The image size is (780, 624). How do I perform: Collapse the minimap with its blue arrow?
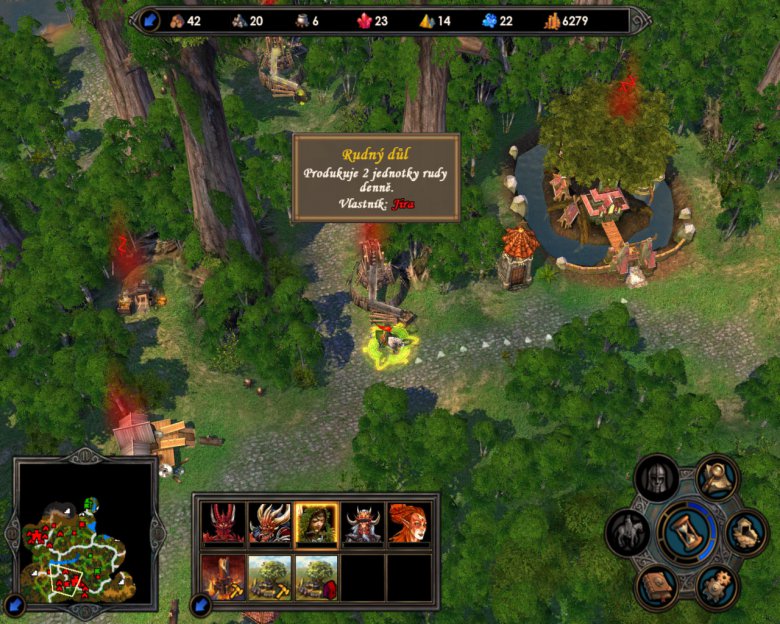click(15, 604)
